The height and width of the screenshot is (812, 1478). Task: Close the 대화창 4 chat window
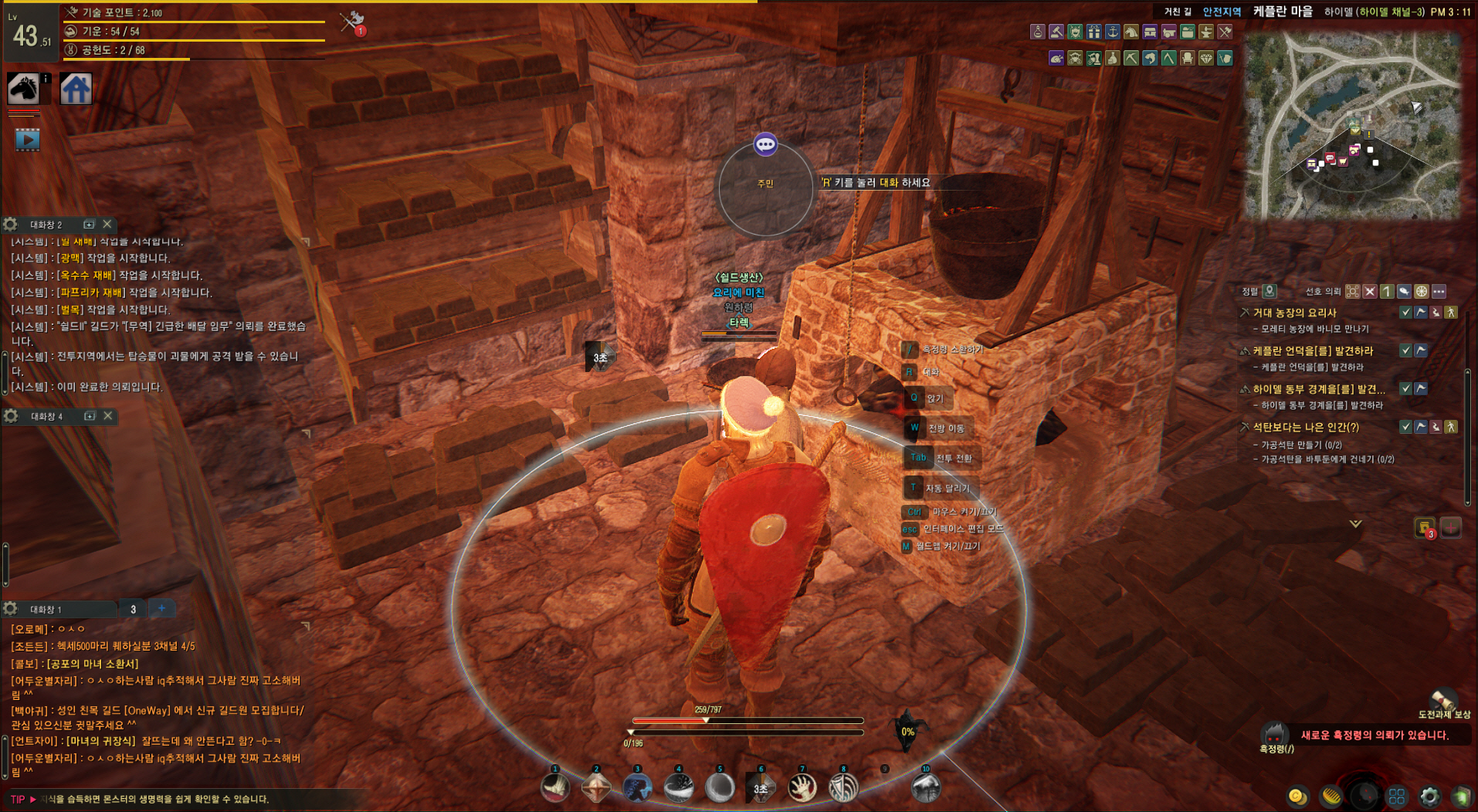[108, 416]
